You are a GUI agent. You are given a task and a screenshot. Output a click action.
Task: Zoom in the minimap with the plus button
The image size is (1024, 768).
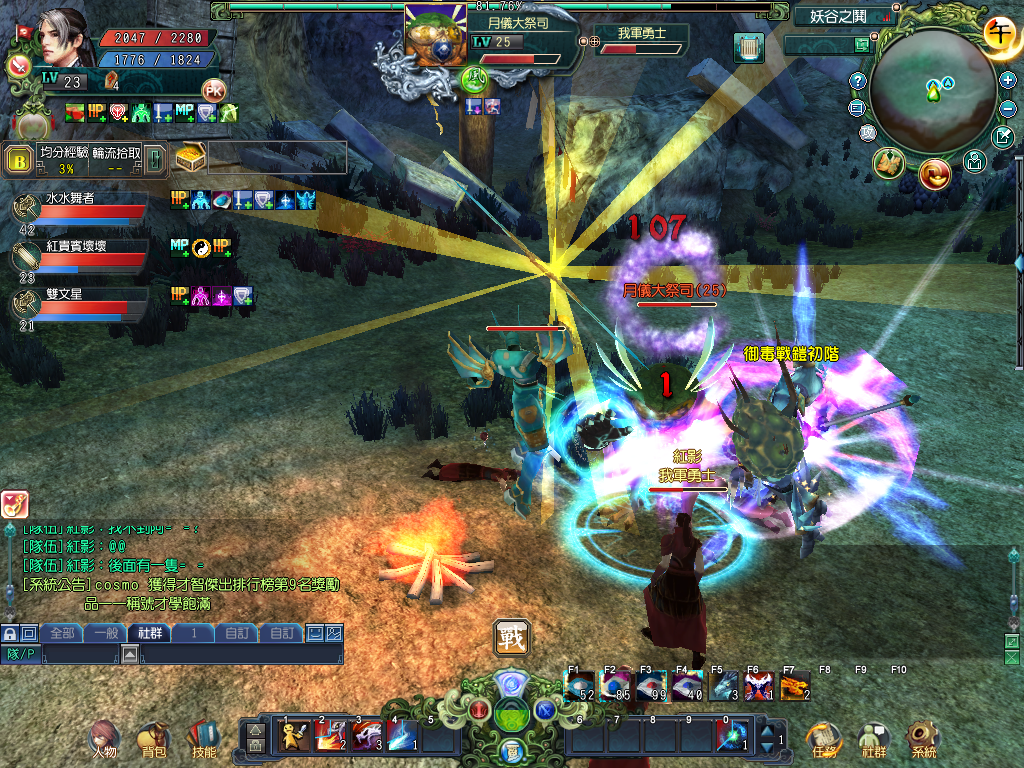click(1007, 80)
